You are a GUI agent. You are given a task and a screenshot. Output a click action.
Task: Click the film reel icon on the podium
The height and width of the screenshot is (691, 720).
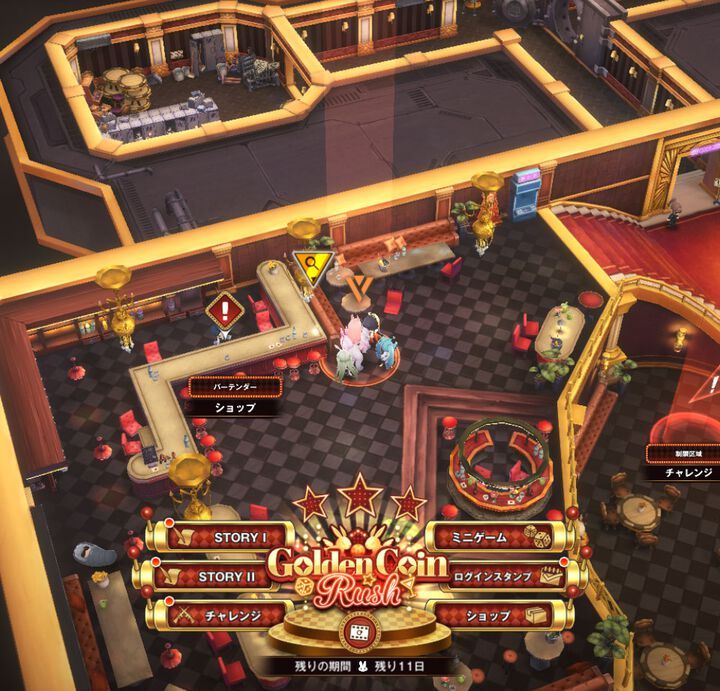(x=357, y=633)
